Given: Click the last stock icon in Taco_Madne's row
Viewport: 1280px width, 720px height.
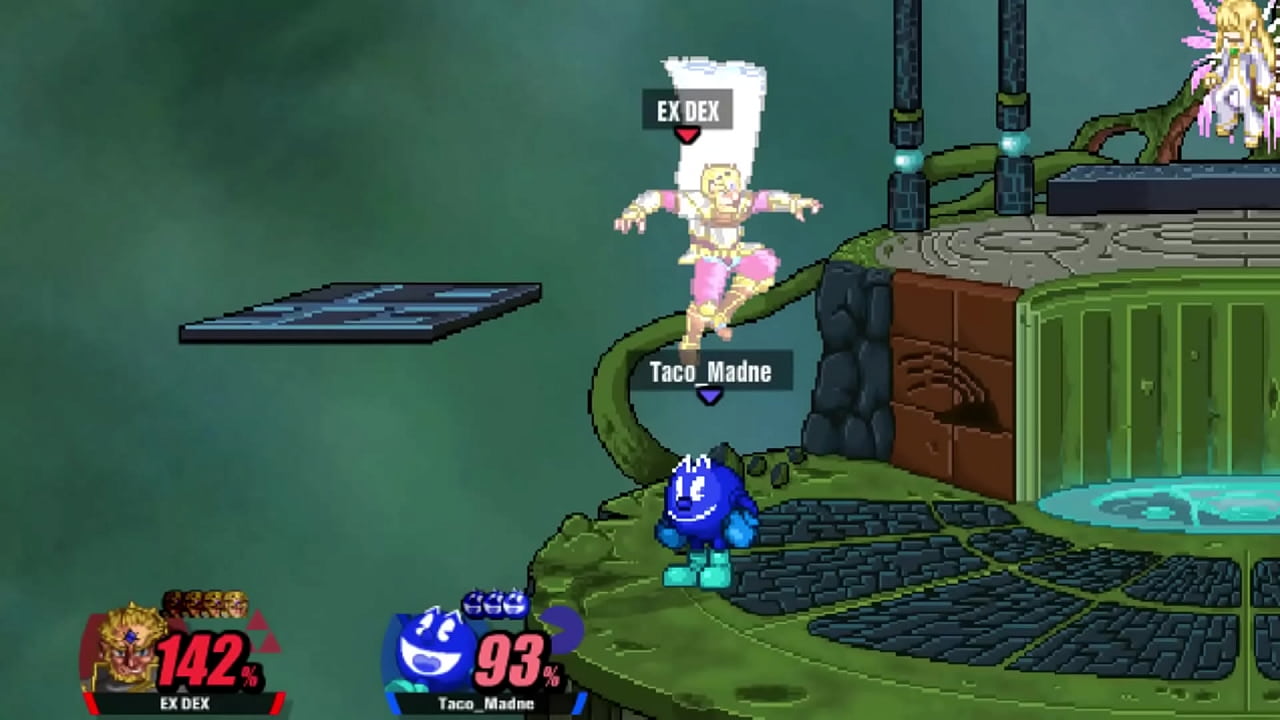Looking at the screenshot, I should (x=517, y=602).
